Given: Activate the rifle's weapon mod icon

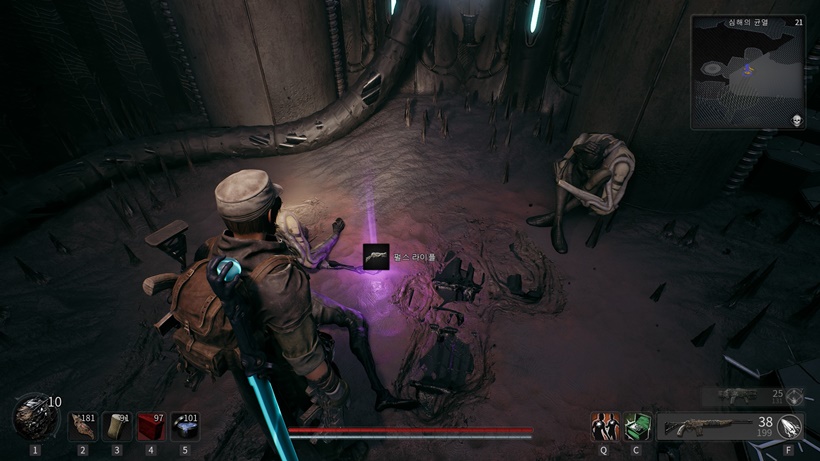Looking at the screenshot, I should (791, 427).
